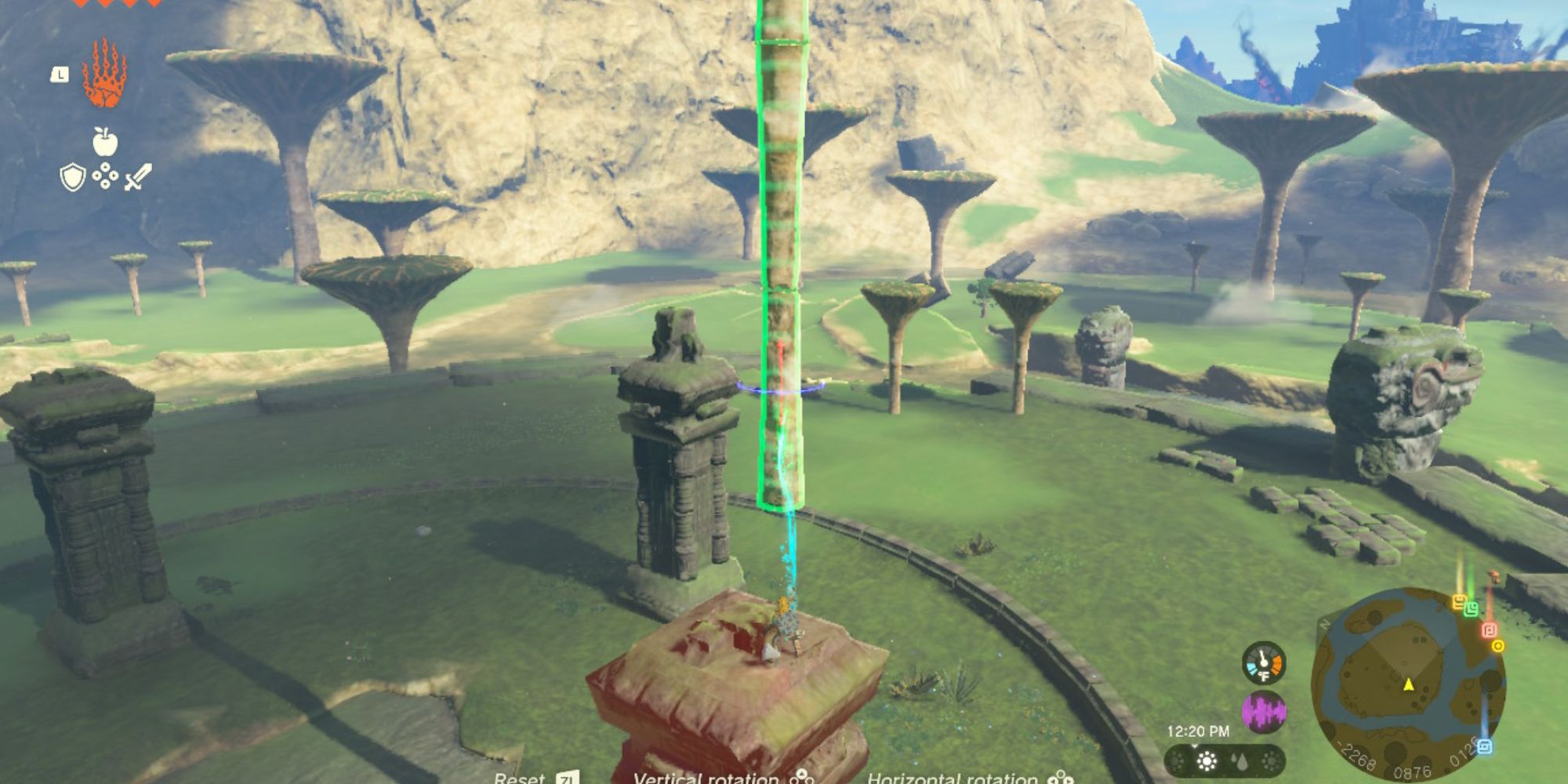Select the purple noise level meter icon

(1264, 710)
